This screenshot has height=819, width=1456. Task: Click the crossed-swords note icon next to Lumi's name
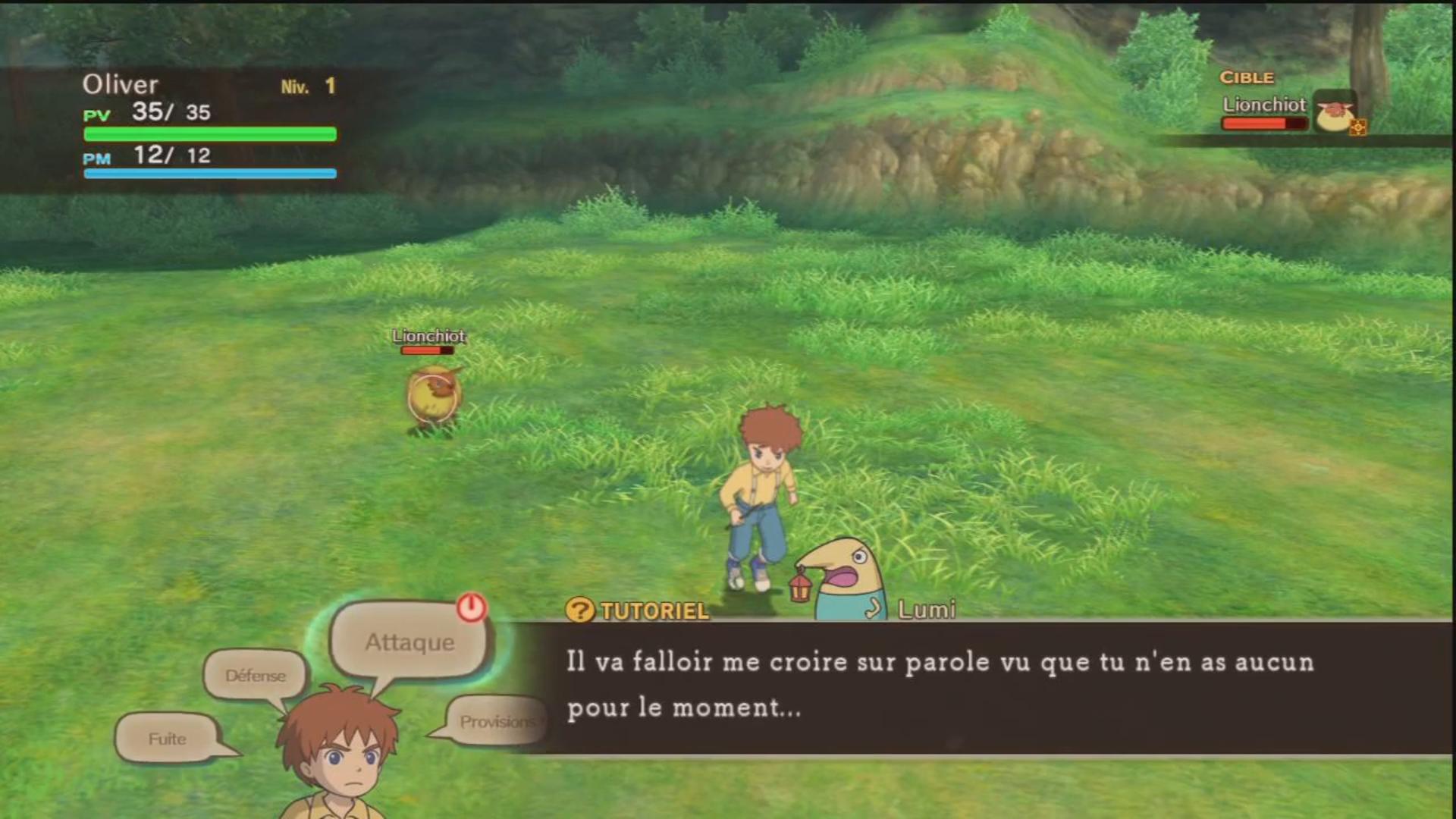click(x=874, y=607)
